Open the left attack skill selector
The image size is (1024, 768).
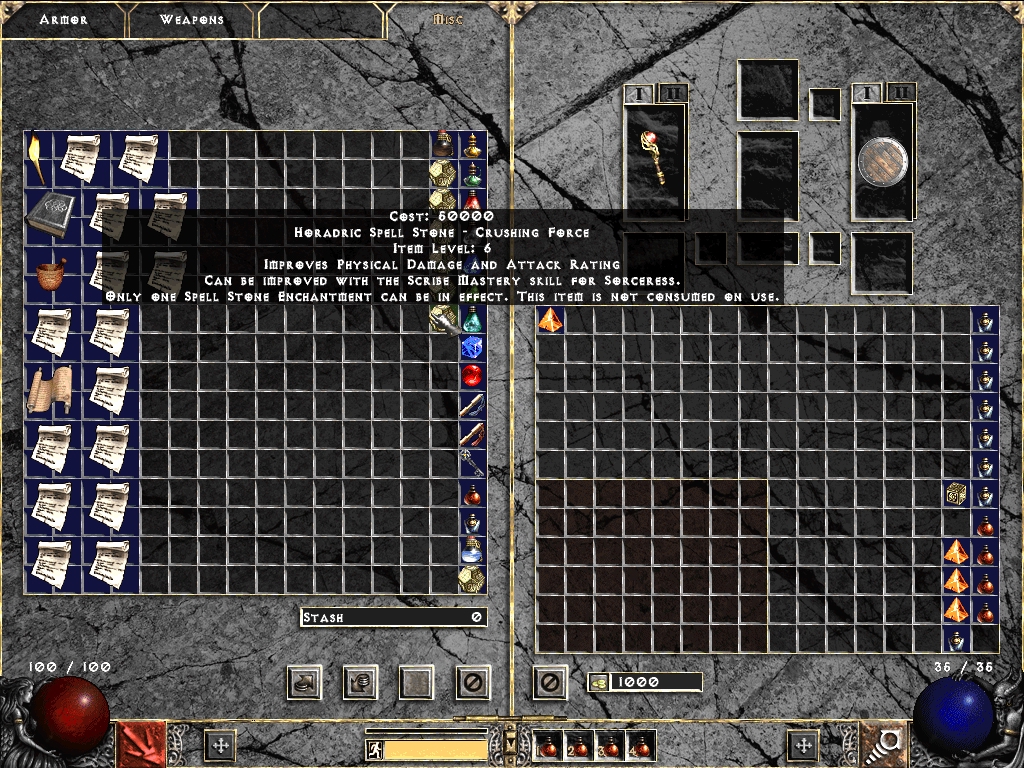(142, 744)
